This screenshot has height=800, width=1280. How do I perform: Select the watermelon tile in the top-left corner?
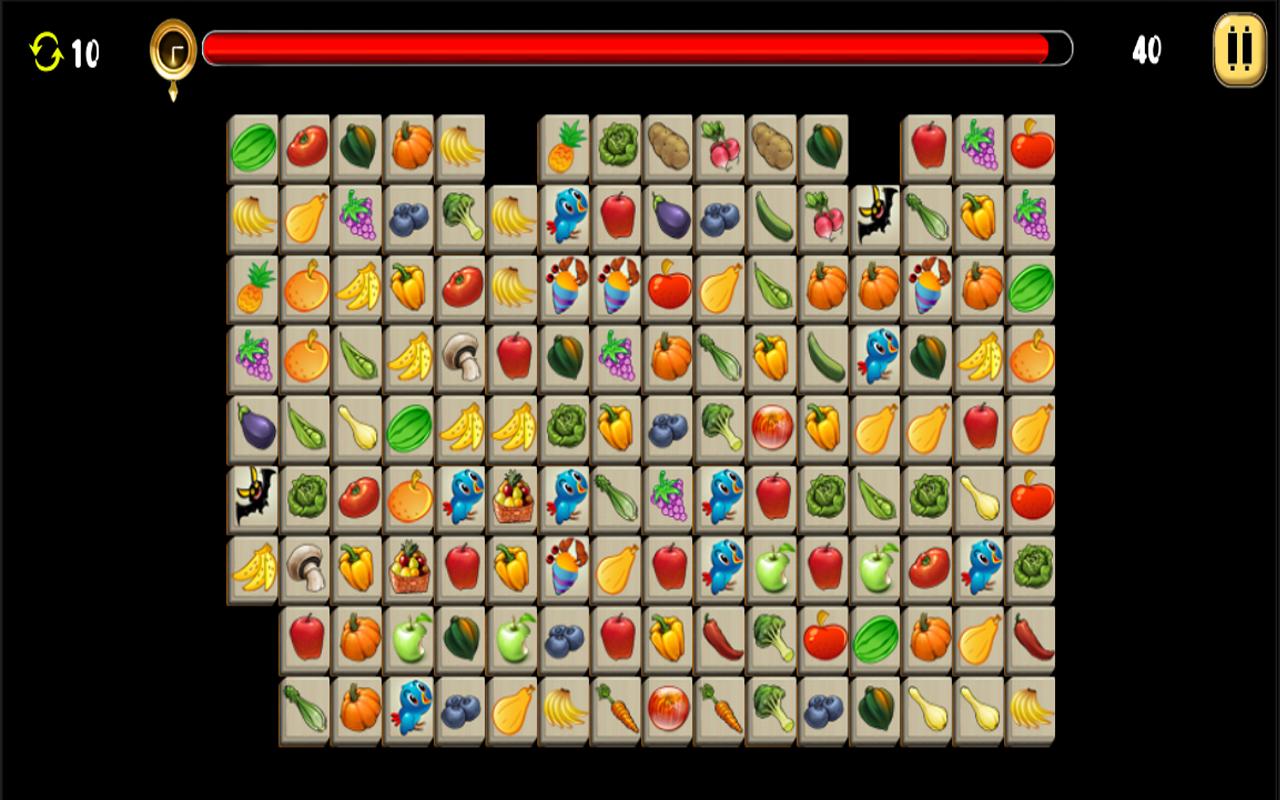point(256,146)
